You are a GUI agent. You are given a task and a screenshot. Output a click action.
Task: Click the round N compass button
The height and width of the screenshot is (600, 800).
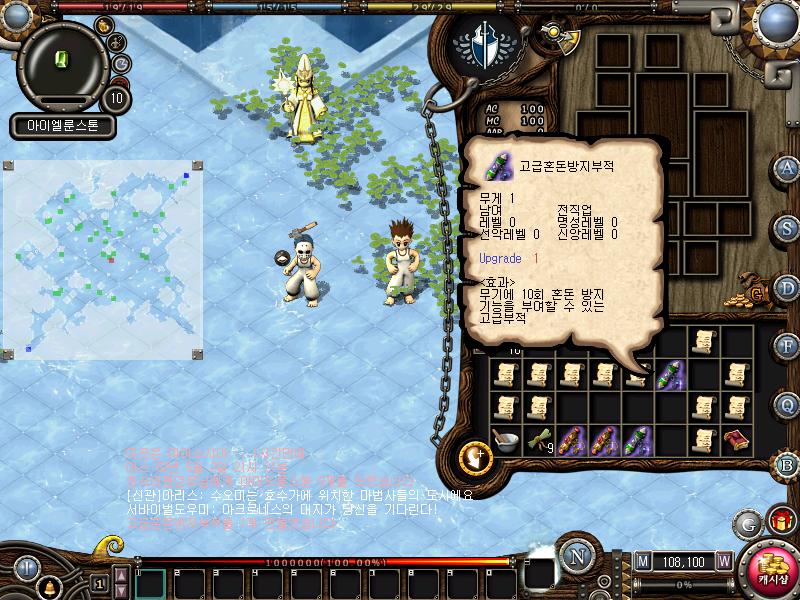tap(576, 557)
